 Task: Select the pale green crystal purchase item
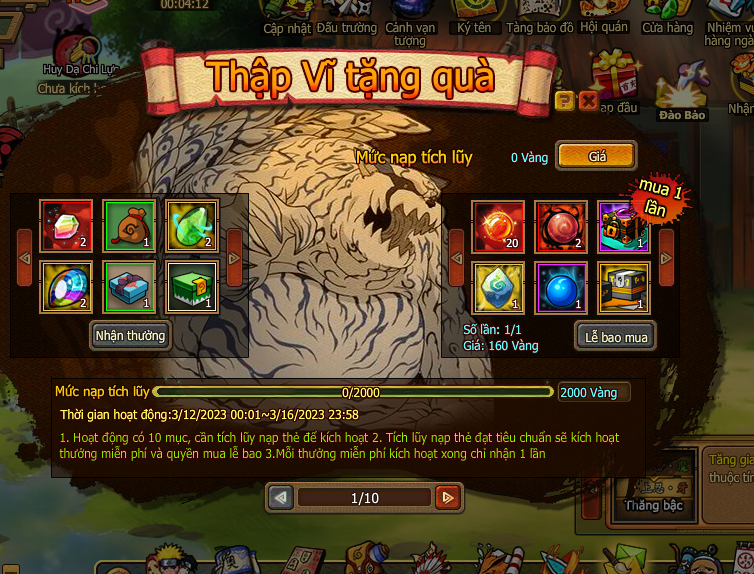coord(498,288)
